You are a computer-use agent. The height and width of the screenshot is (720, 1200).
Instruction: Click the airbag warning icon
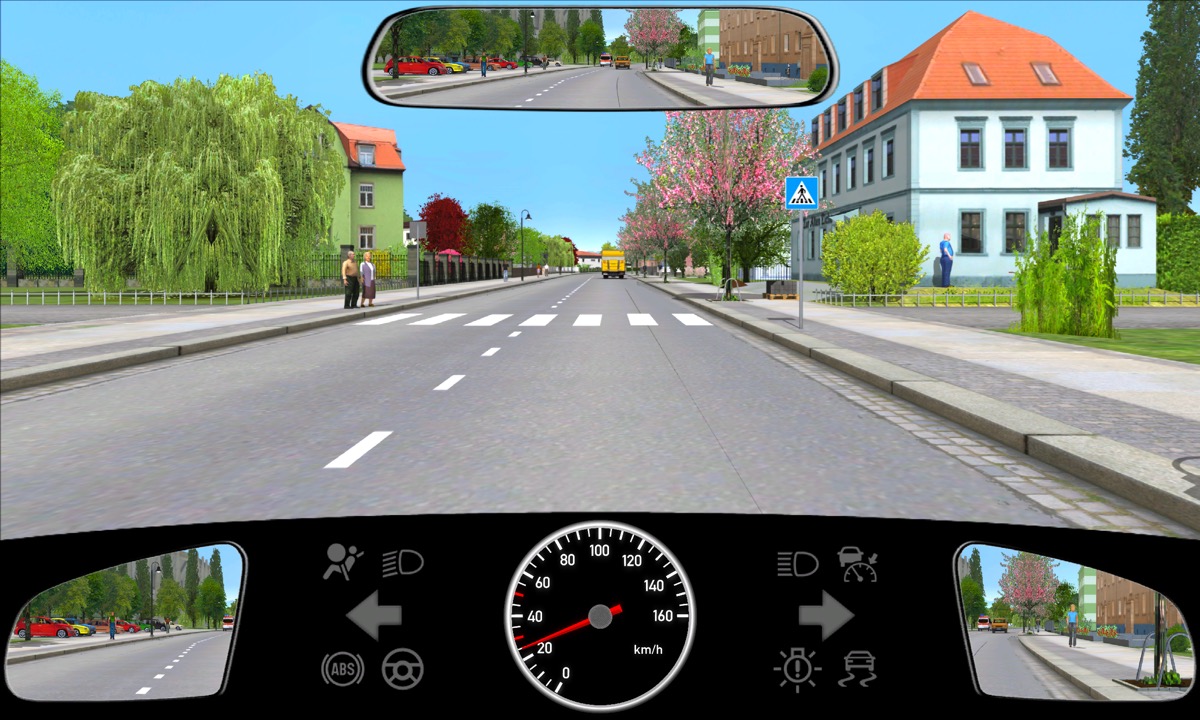tap(342, 563)
